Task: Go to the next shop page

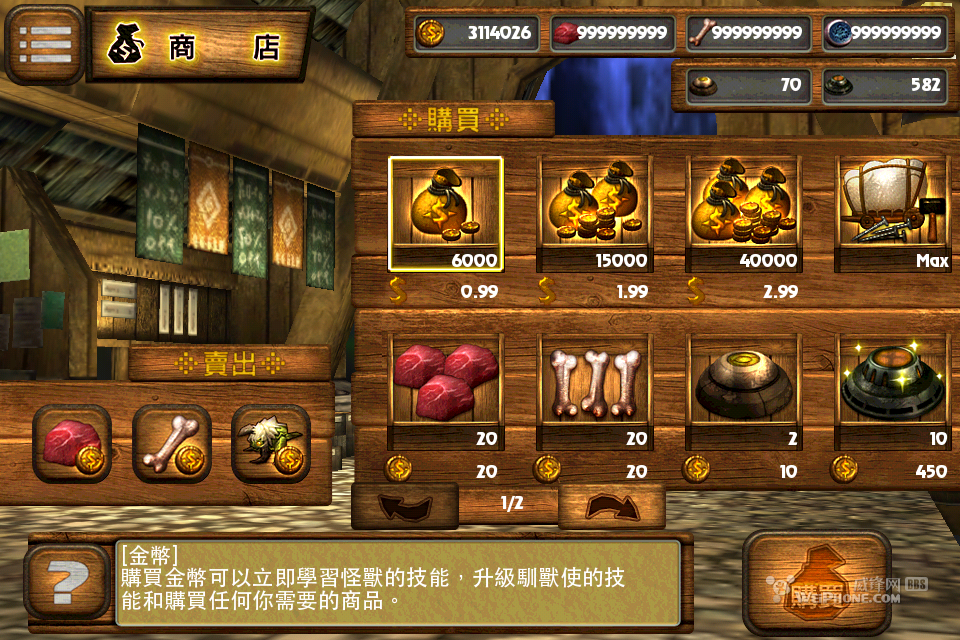Action: (612, 505)
